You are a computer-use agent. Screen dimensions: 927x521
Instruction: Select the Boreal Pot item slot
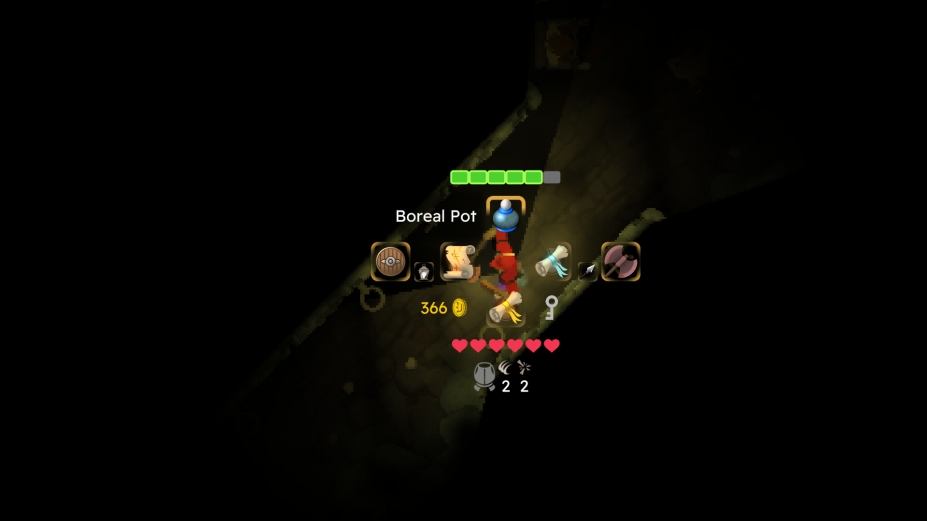pos(505,215)
